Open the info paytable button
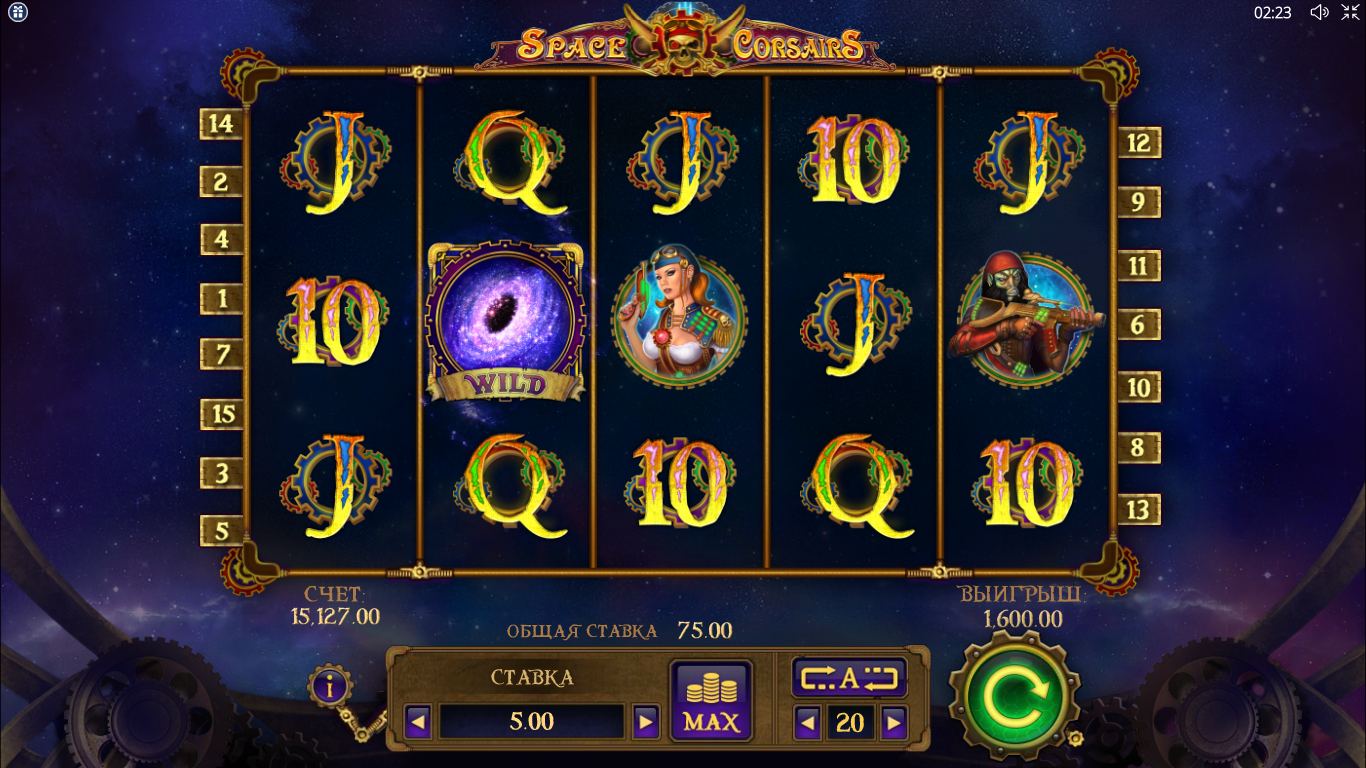This screenshot has height=768, width=1366. 331,686
